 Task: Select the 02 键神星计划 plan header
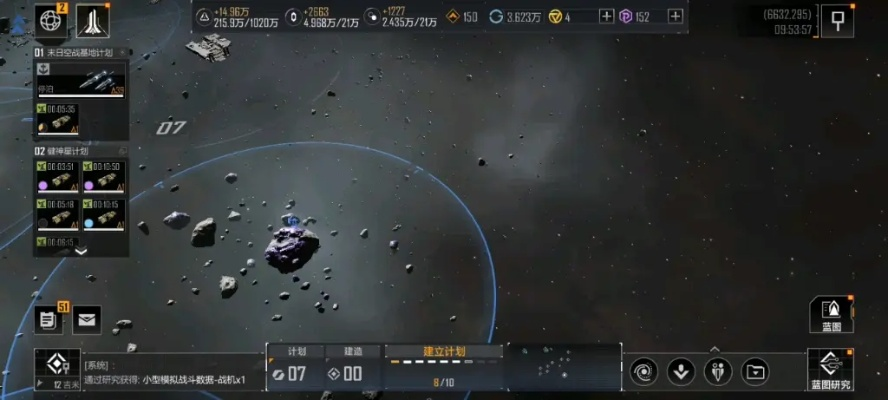pyautogui.click(x=72, y=150)
